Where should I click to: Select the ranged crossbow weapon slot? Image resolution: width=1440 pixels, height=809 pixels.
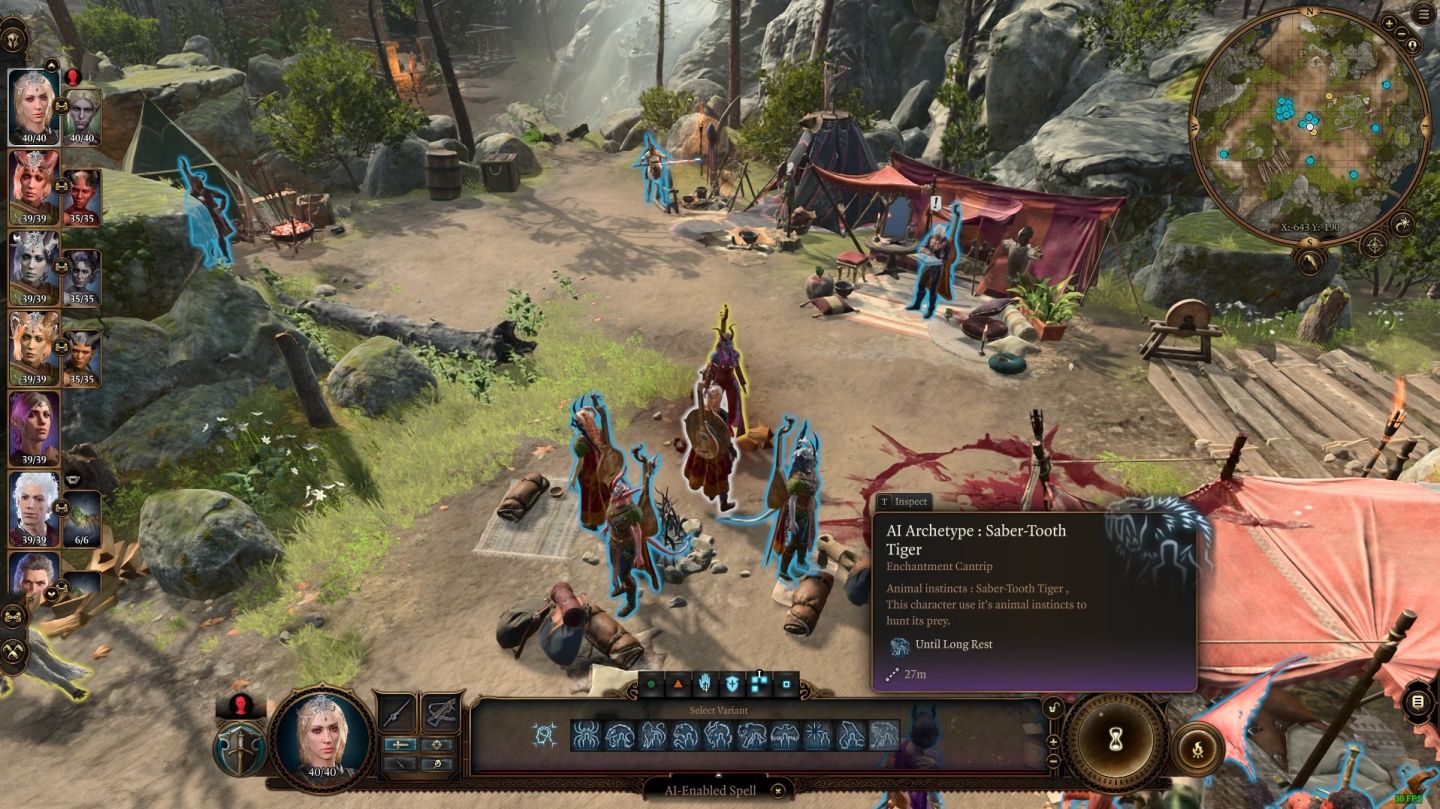tap(438, 712)
